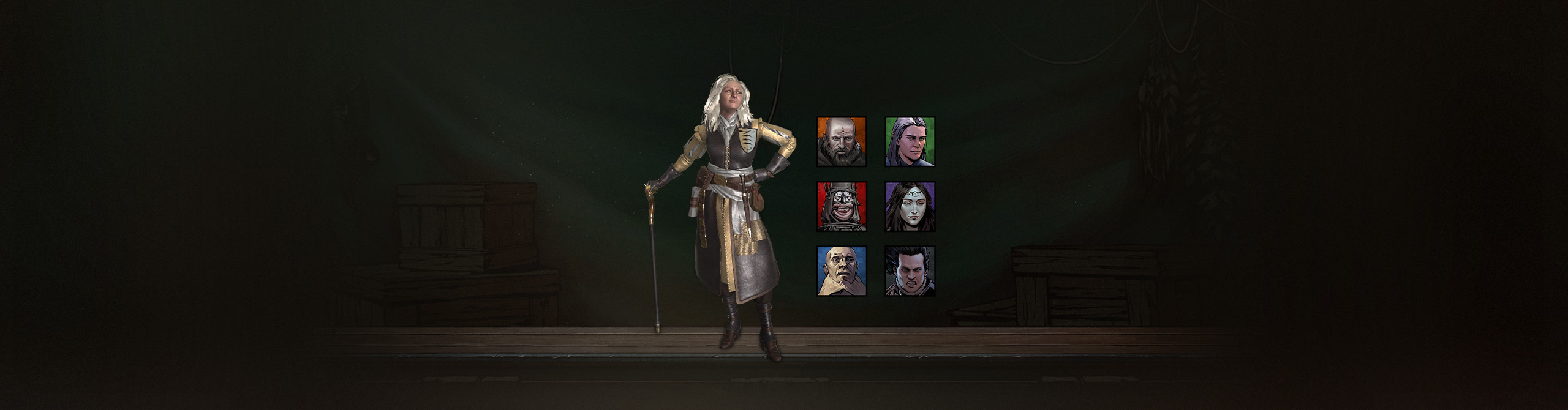Viewport: 1568px width, 410px height.
Task: Choose the bald man on blue background
Action: 842,272
